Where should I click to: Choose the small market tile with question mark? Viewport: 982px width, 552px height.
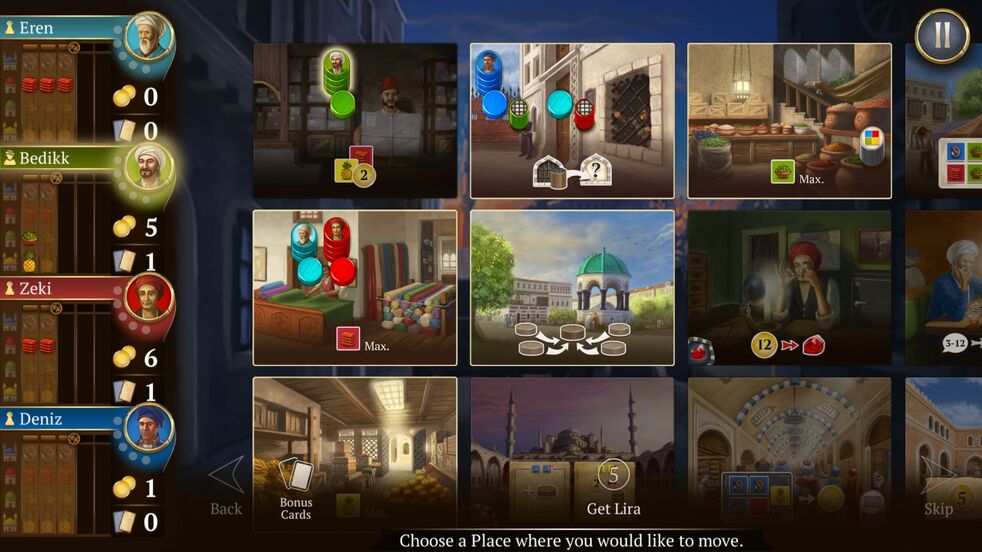pos(572,120)
